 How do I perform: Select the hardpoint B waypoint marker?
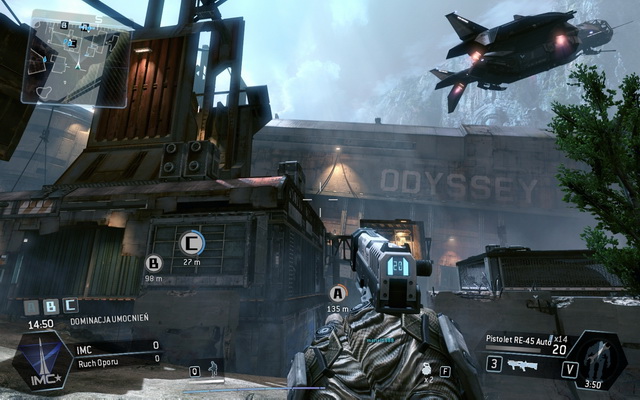[x=154, y=263]
